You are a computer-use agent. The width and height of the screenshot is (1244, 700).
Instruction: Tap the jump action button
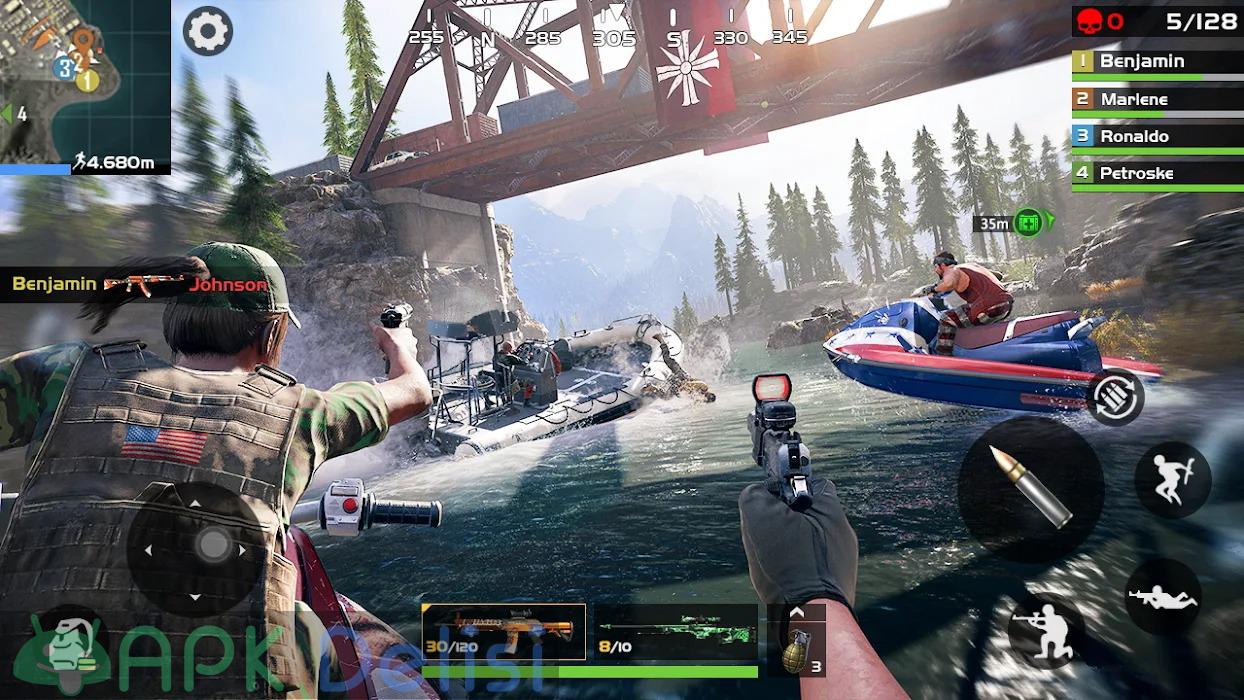[x=1172, y=480]
